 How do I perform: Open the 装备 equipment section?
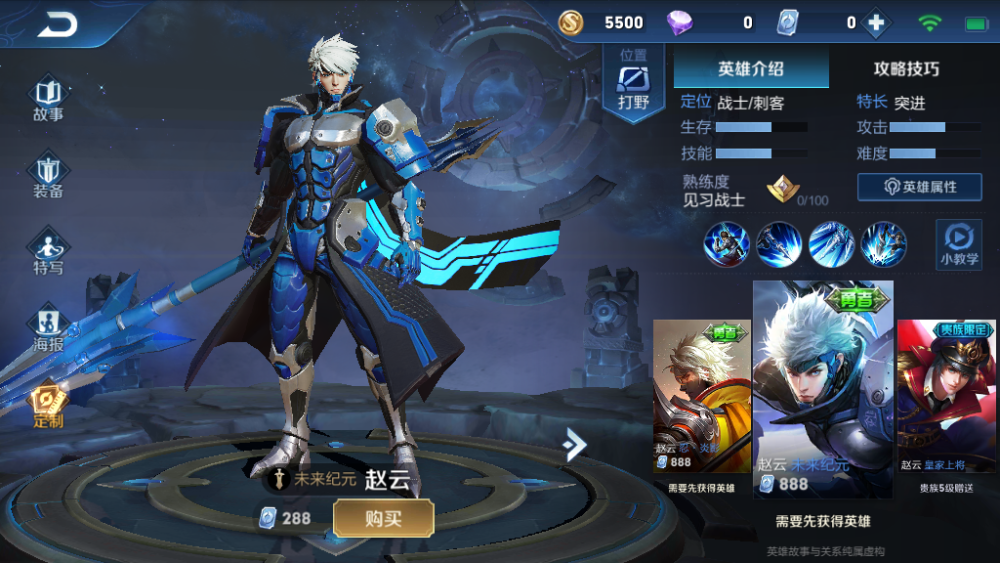[x=48, y=177]
